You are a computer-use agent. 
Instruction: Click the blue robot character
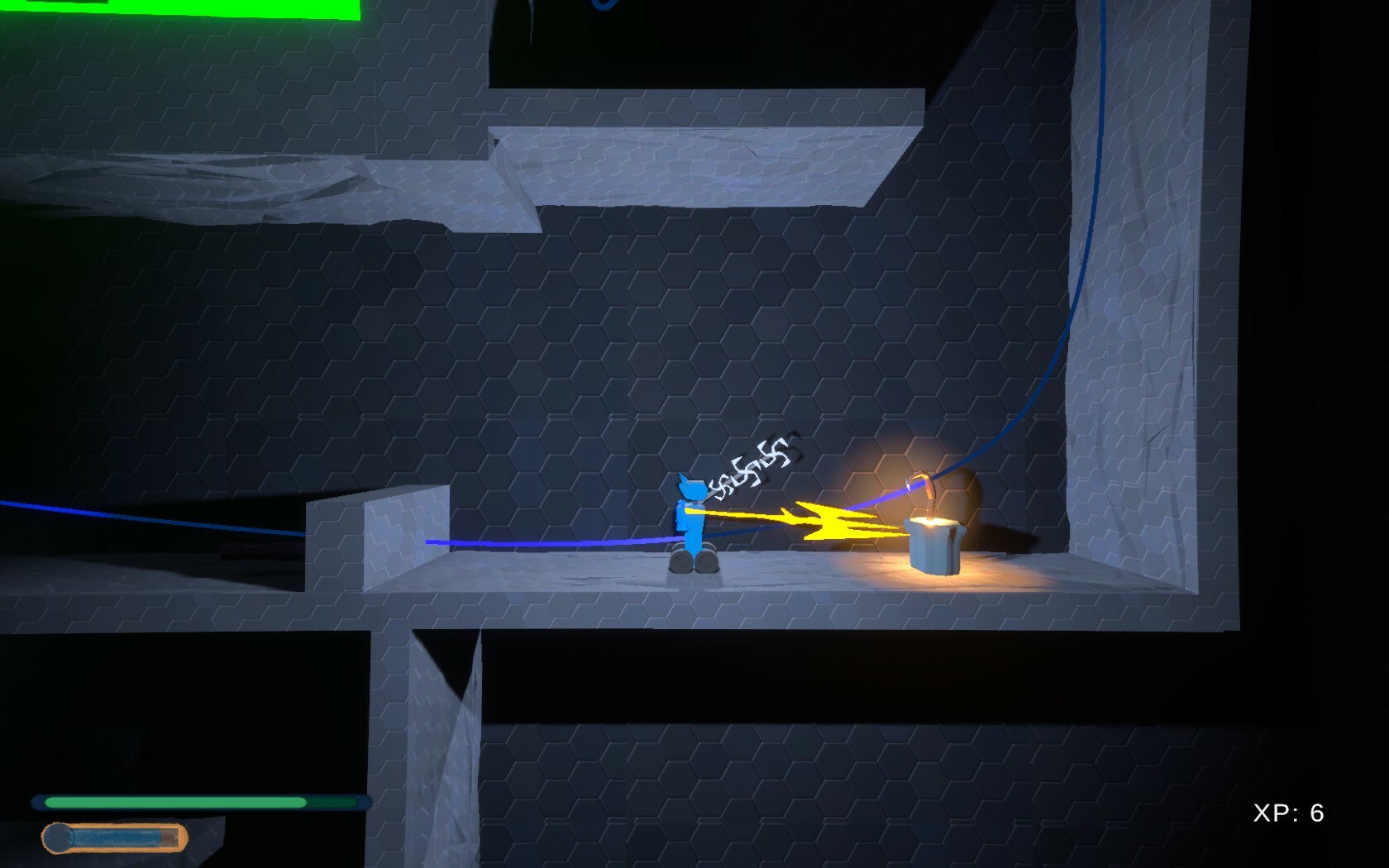point(691,521)
